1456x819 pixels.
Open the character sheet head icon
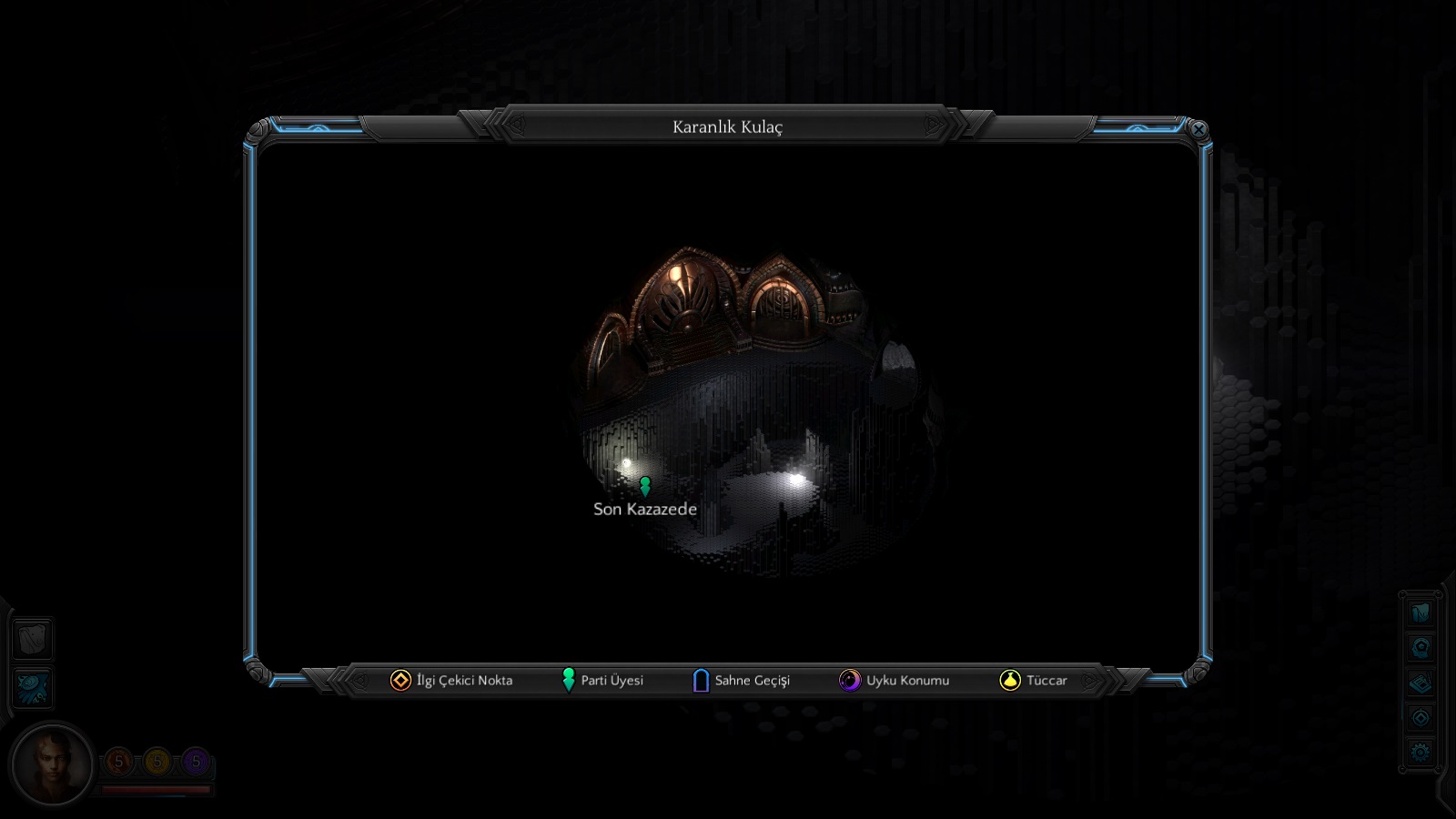[x=1421, y=648]
